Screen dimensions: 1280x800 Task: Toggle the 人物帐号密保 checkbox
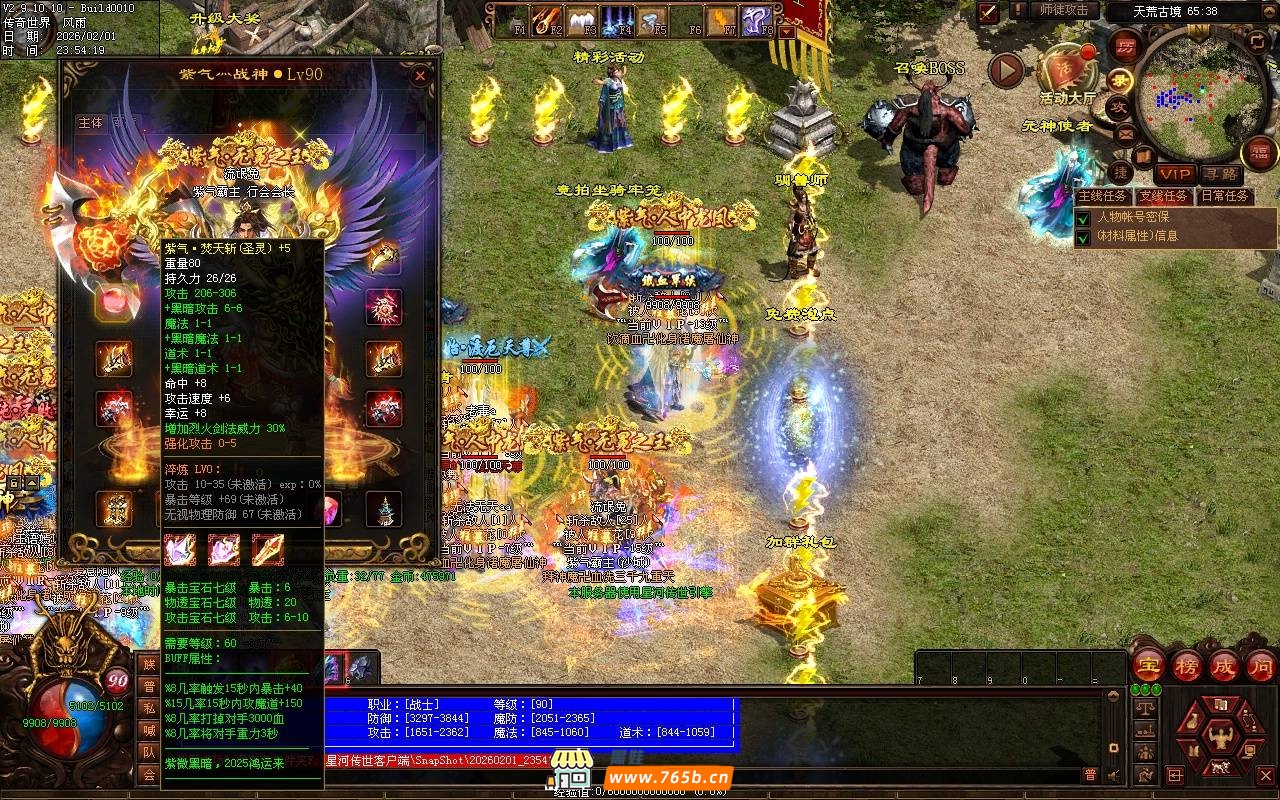[1083, 217]
